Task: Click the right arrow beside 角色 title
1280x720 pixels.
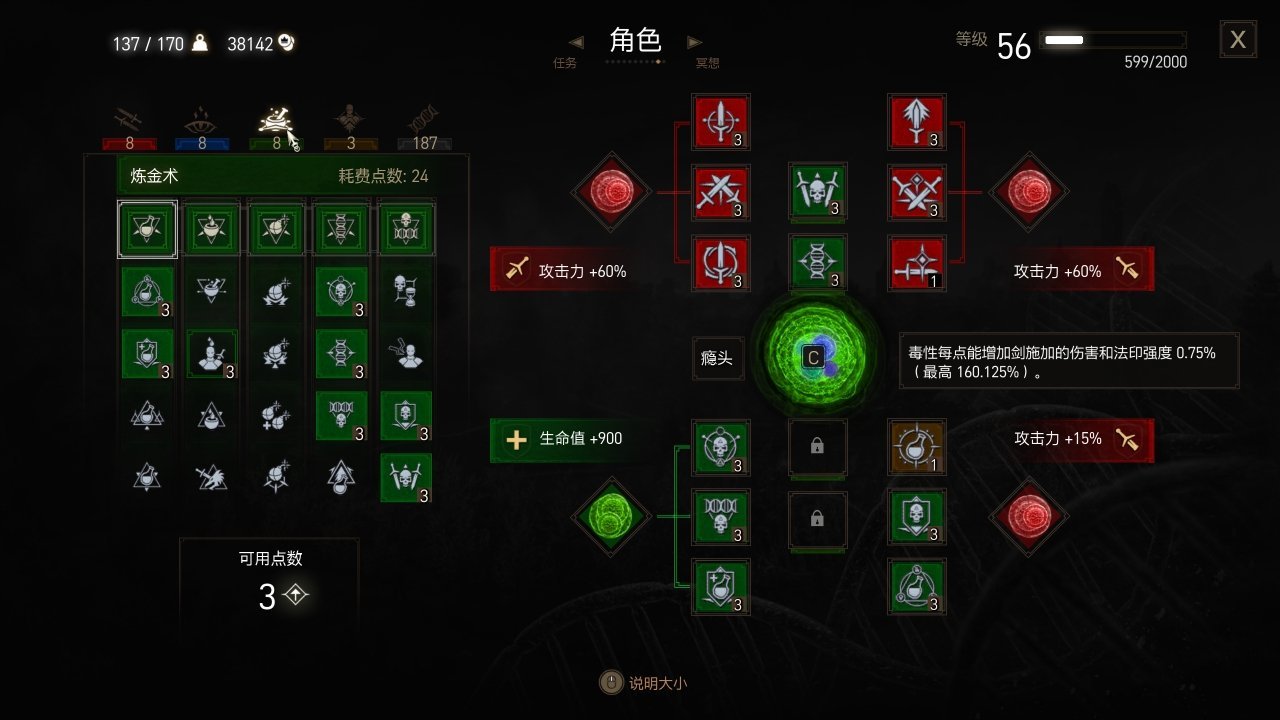Action: tap(694, 42)
